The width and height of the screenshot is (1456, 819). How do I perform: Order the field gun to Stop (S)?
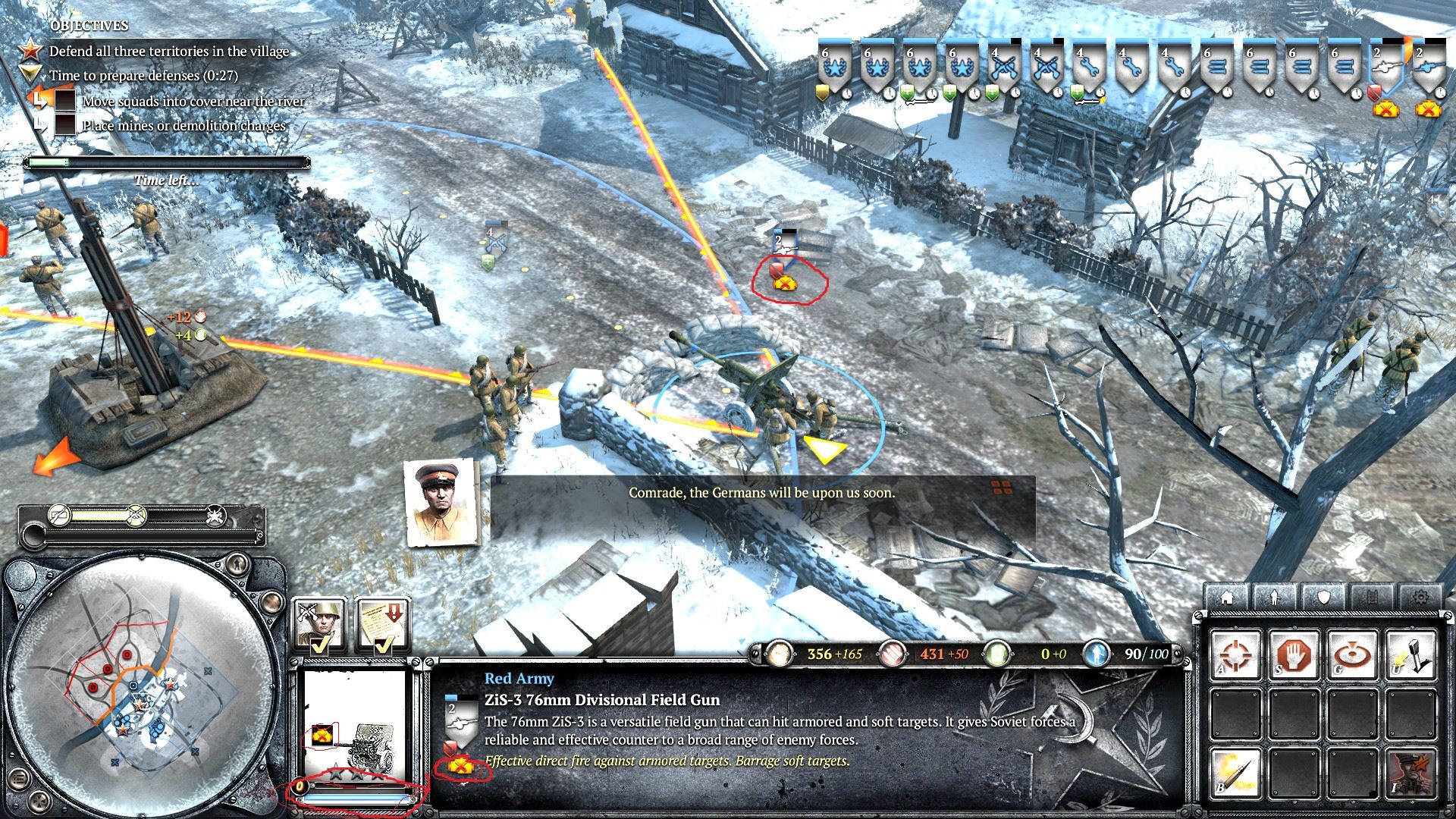point(1293,656)
